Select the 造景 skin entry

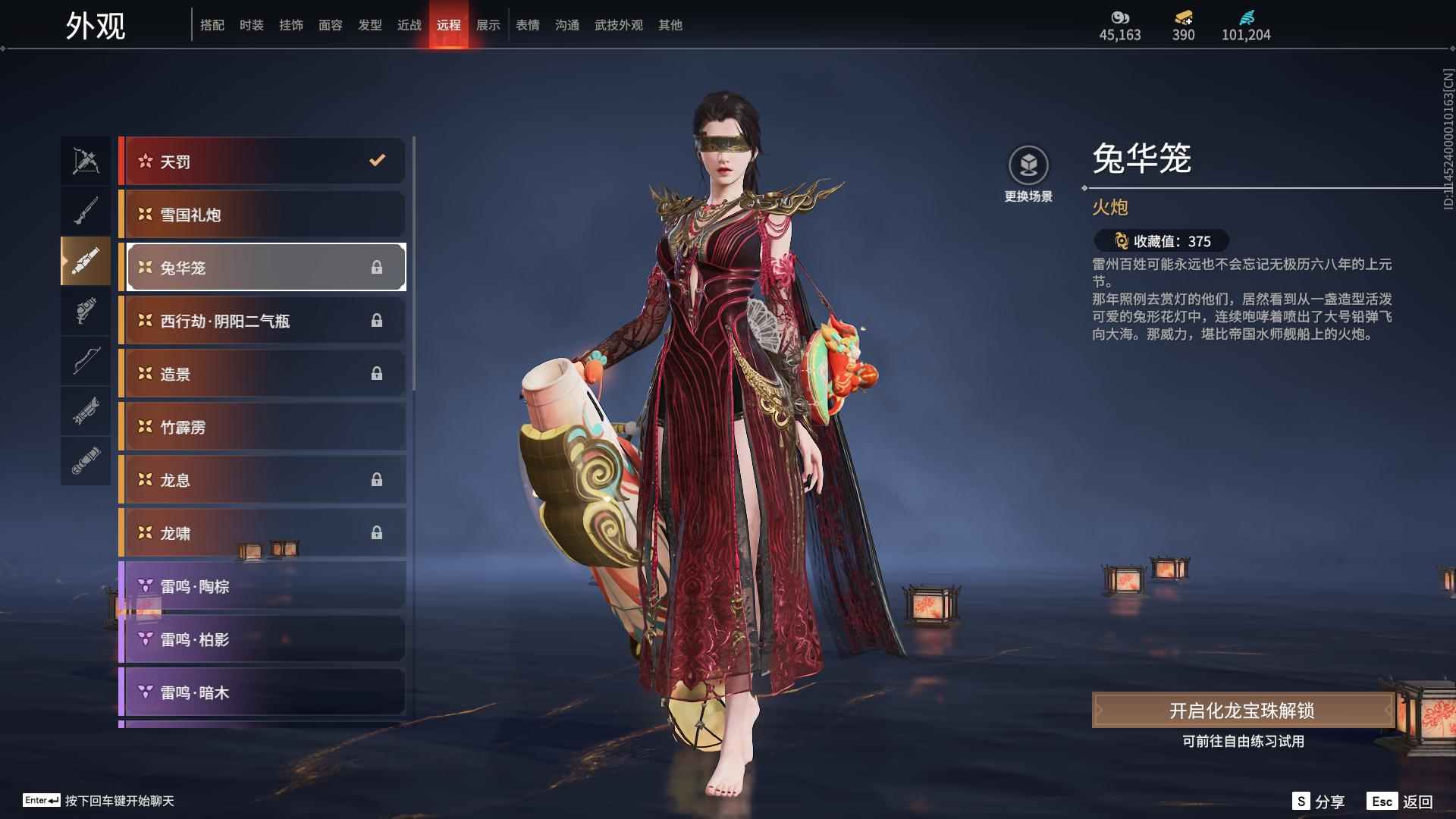[262, 374]
